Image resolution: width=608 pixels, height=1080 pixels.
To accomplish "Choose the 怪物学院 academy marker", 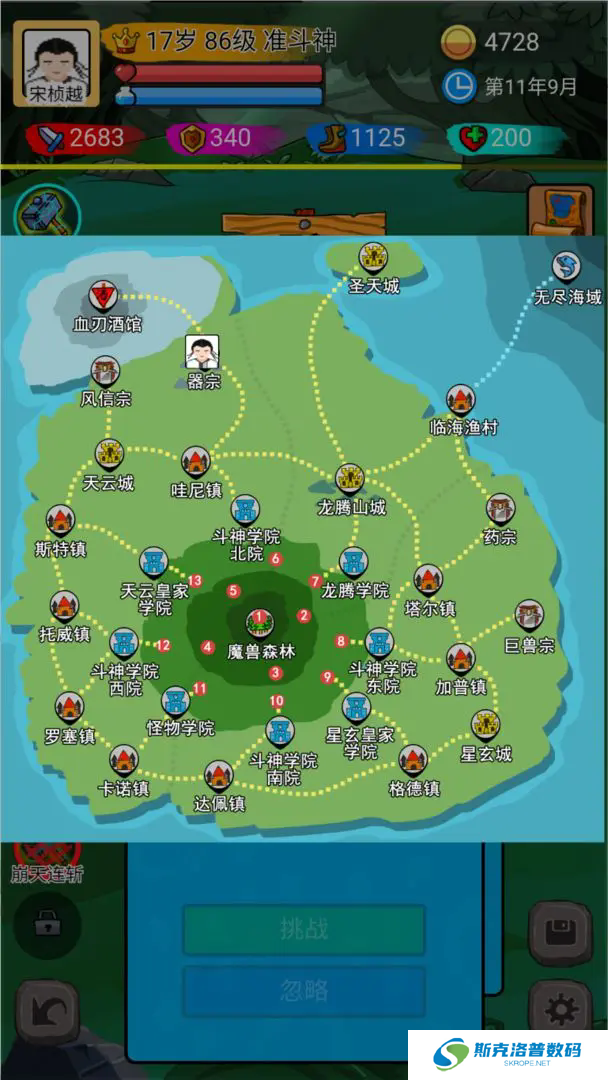I will [177, 701].
